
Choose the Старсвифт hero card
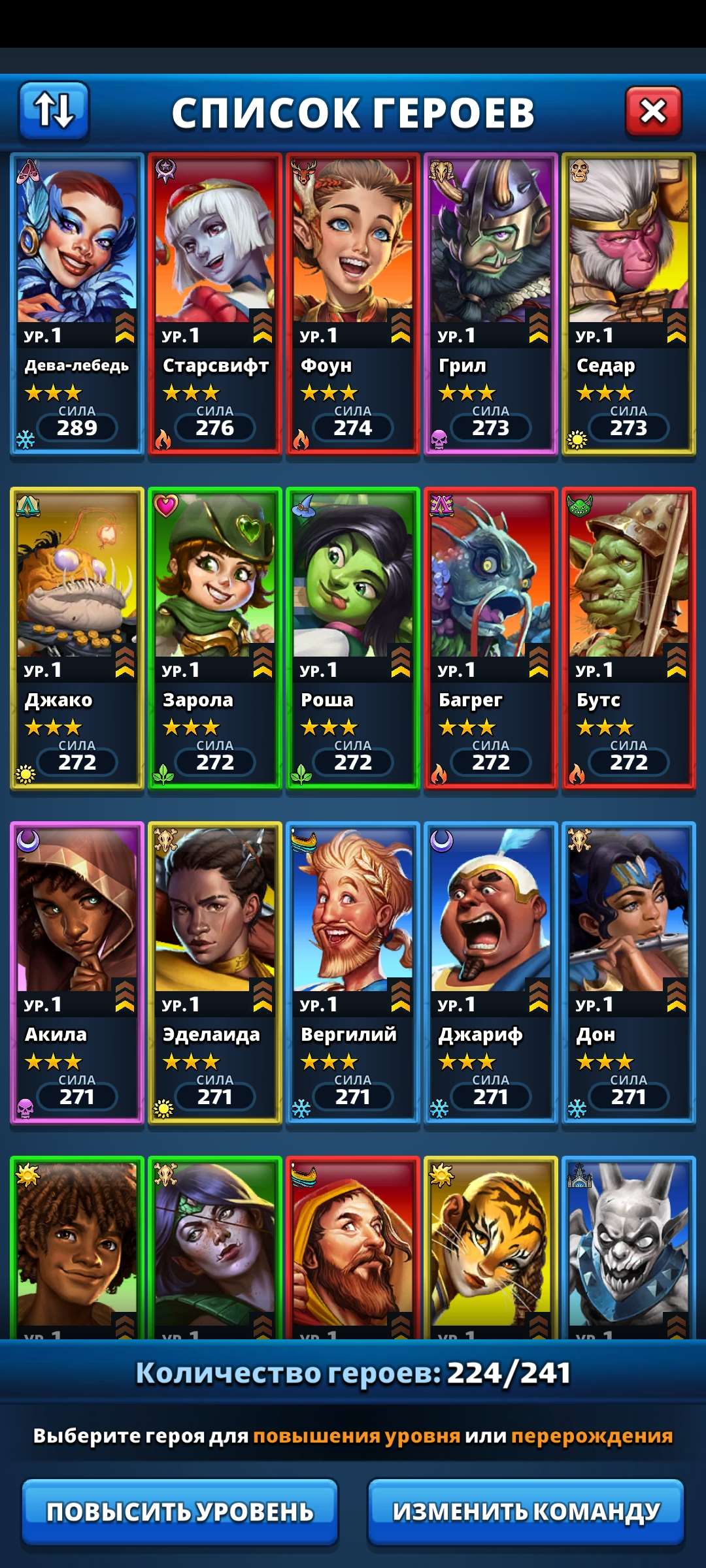click(215, 304)
